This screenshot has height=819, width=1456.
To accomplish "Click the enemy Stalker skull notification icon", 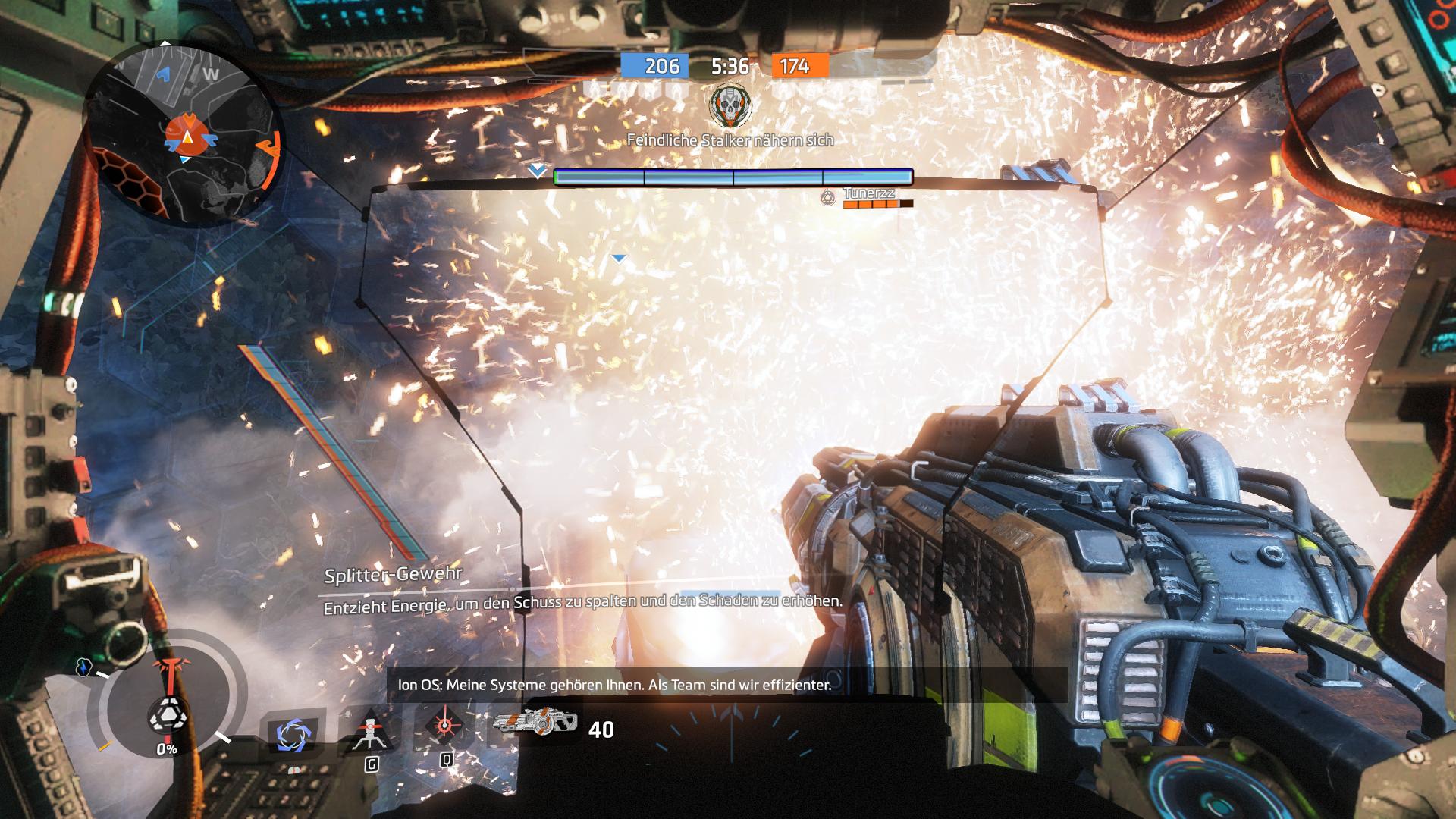I will pos(730,106).
